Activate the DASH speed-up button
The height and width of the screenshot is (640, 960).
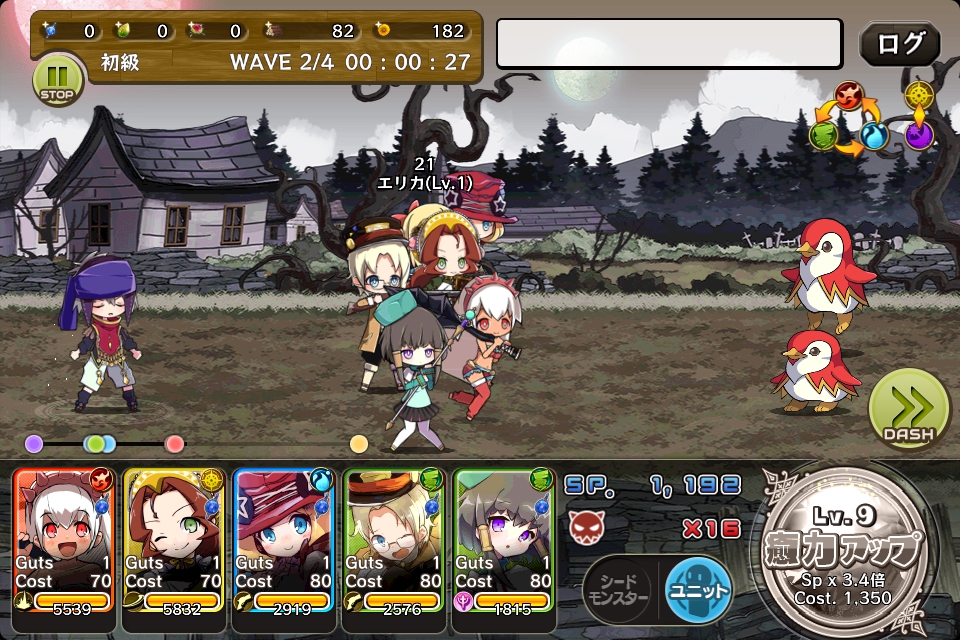click(908, 408)
